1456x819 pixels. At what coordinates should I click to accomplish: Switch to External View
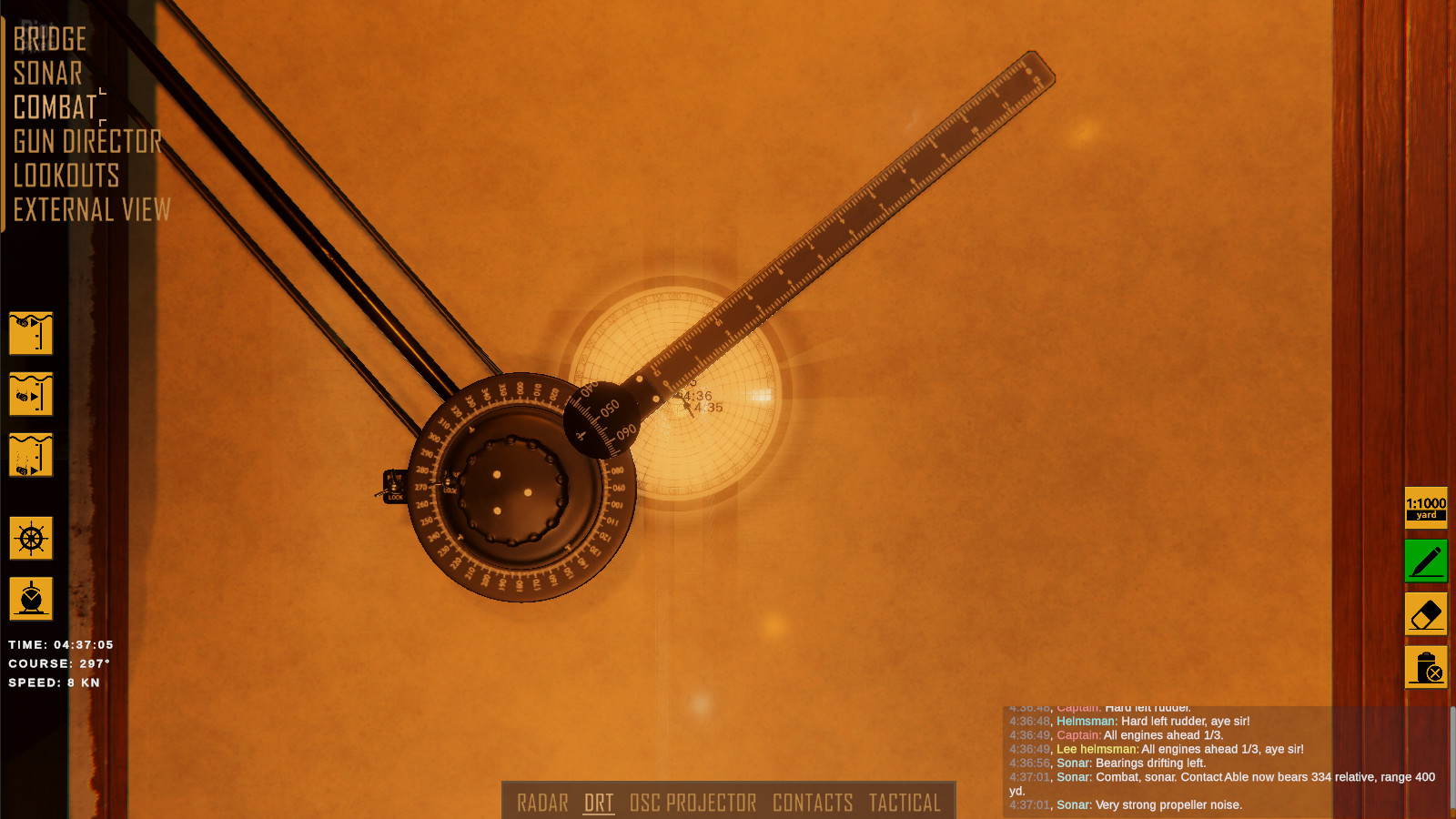coord(92,210)
